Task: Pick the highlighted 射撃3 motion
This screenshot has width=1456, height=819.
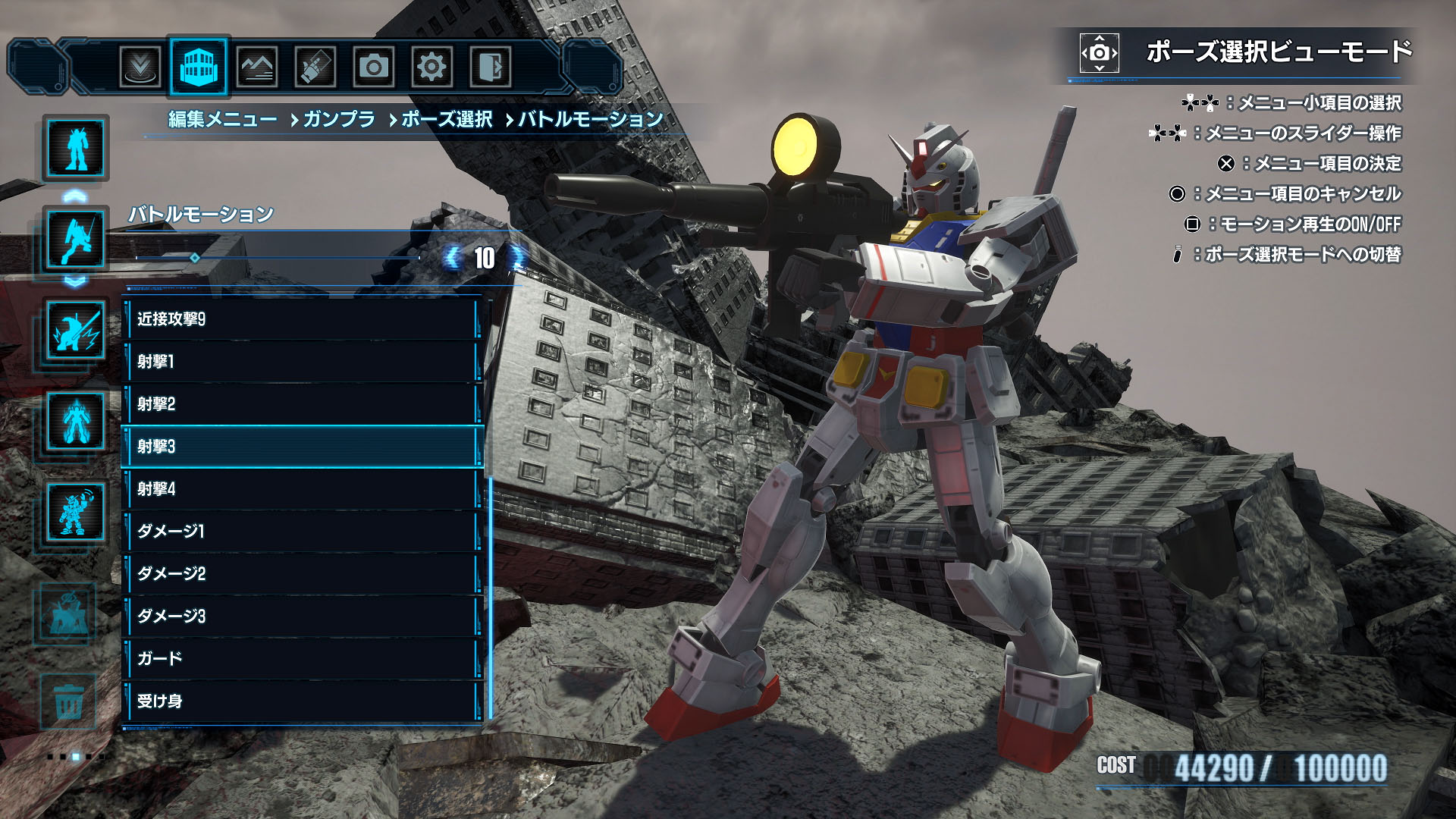Action: pyautogui.click(x=302, y=447)
